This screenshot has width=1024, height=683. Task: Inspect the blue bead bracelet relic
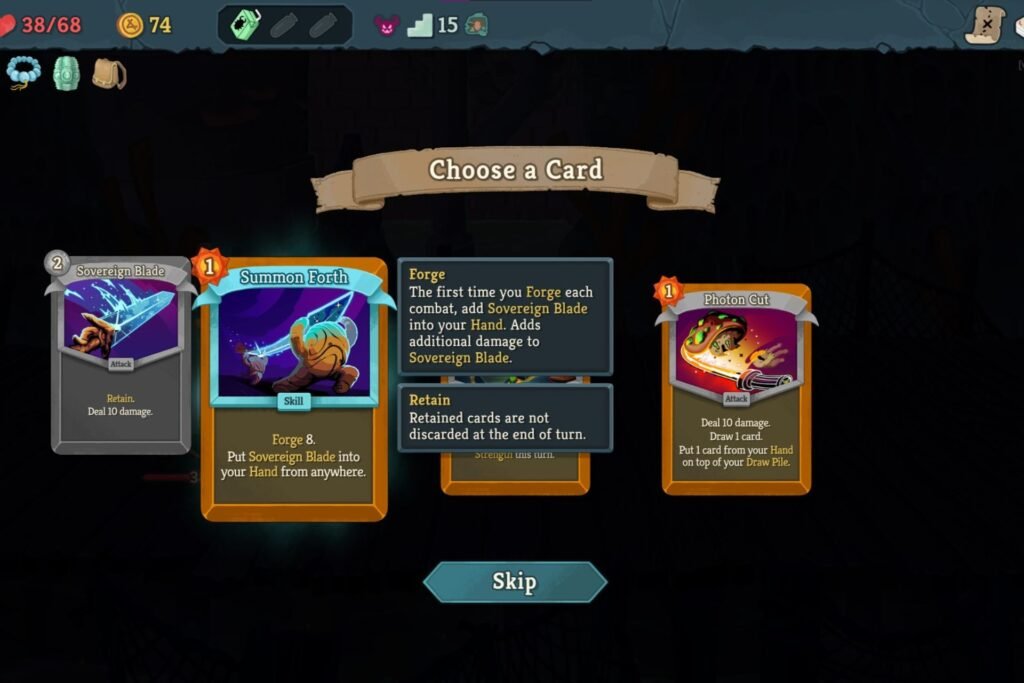pos(23,72)
